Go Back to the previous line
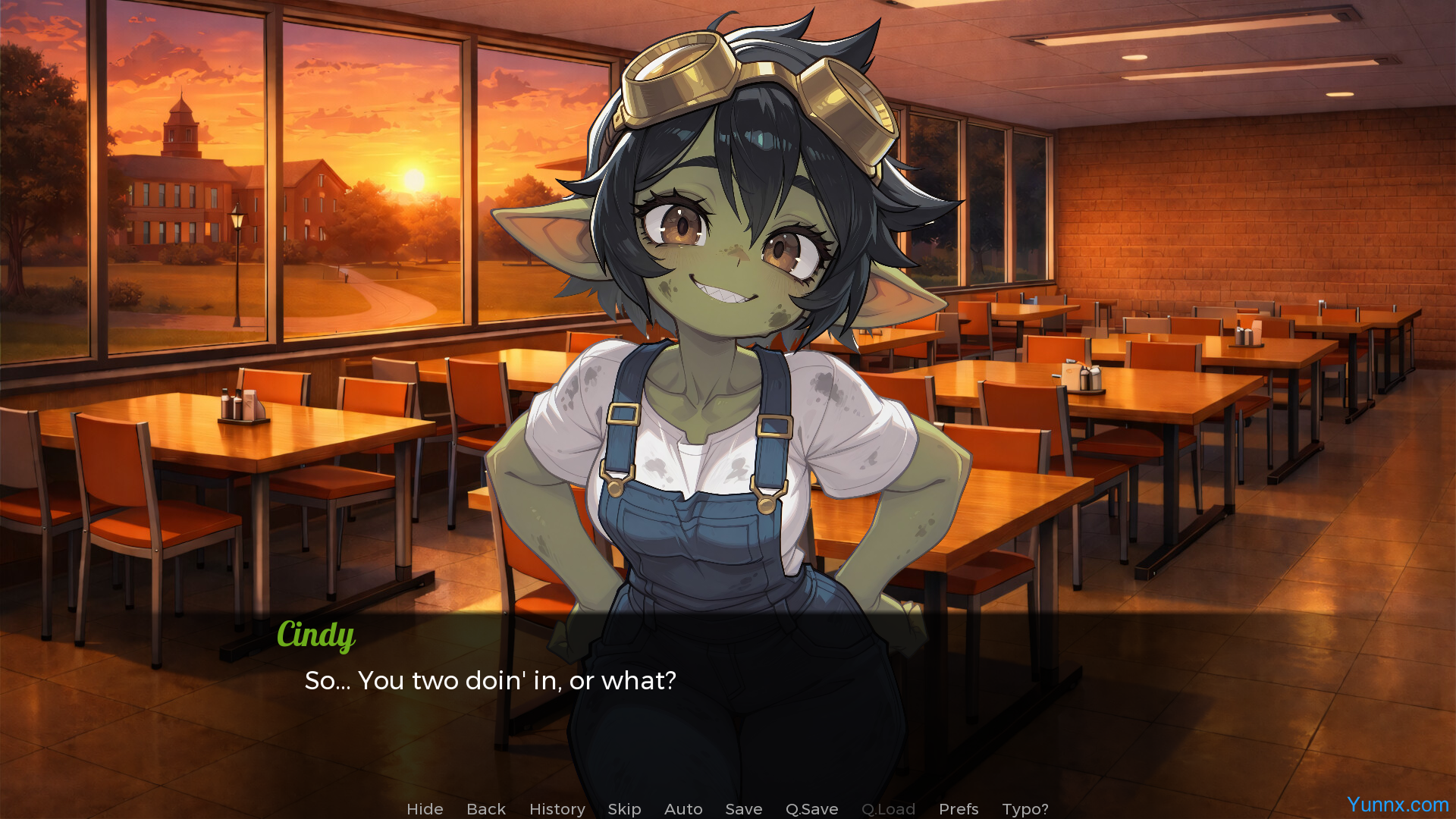Viewport: 1456px width, 819px height. pyautogui.click(x=486, y=809)
